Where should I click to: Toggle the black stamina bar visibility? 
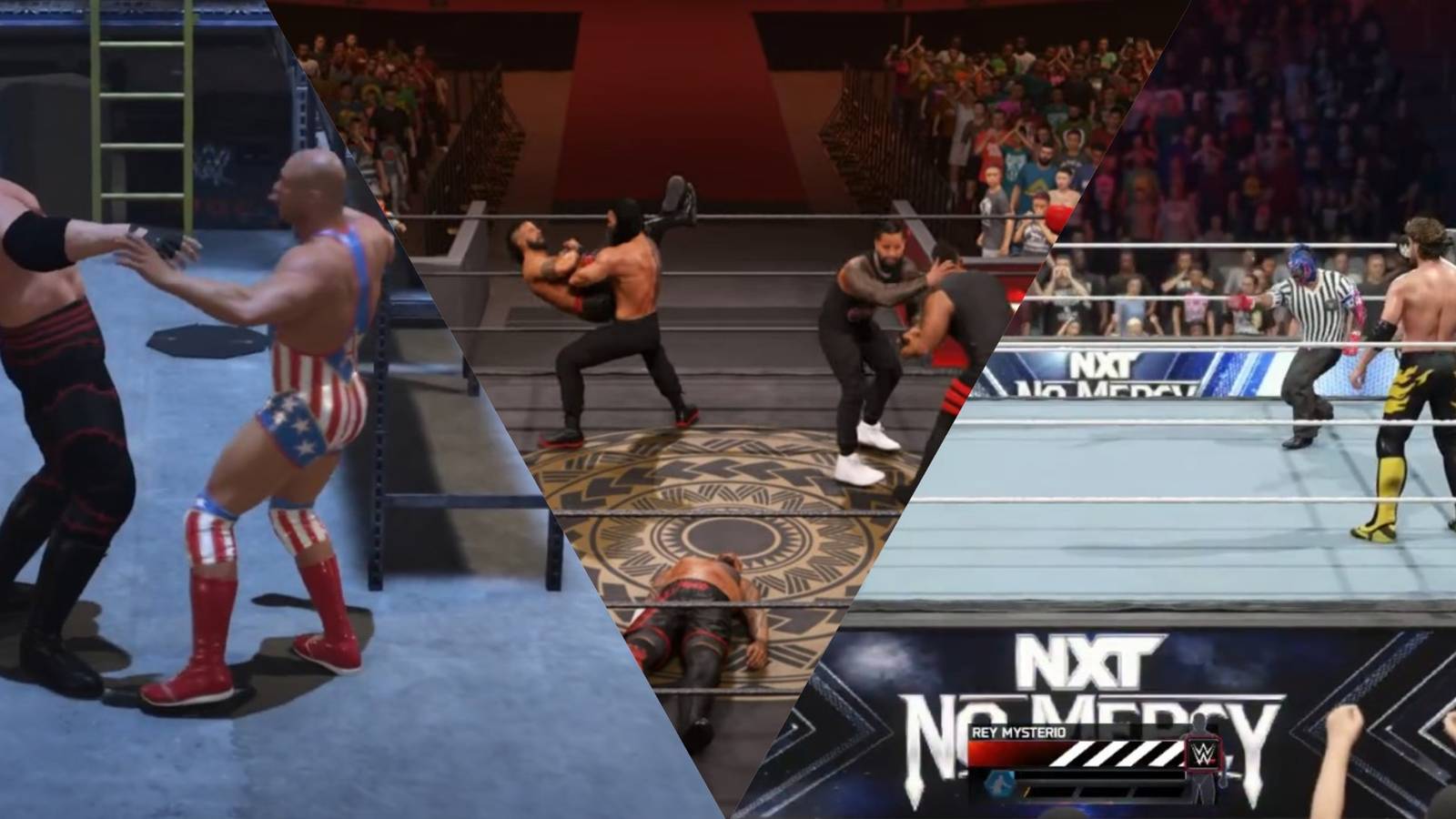(1101, 776)
